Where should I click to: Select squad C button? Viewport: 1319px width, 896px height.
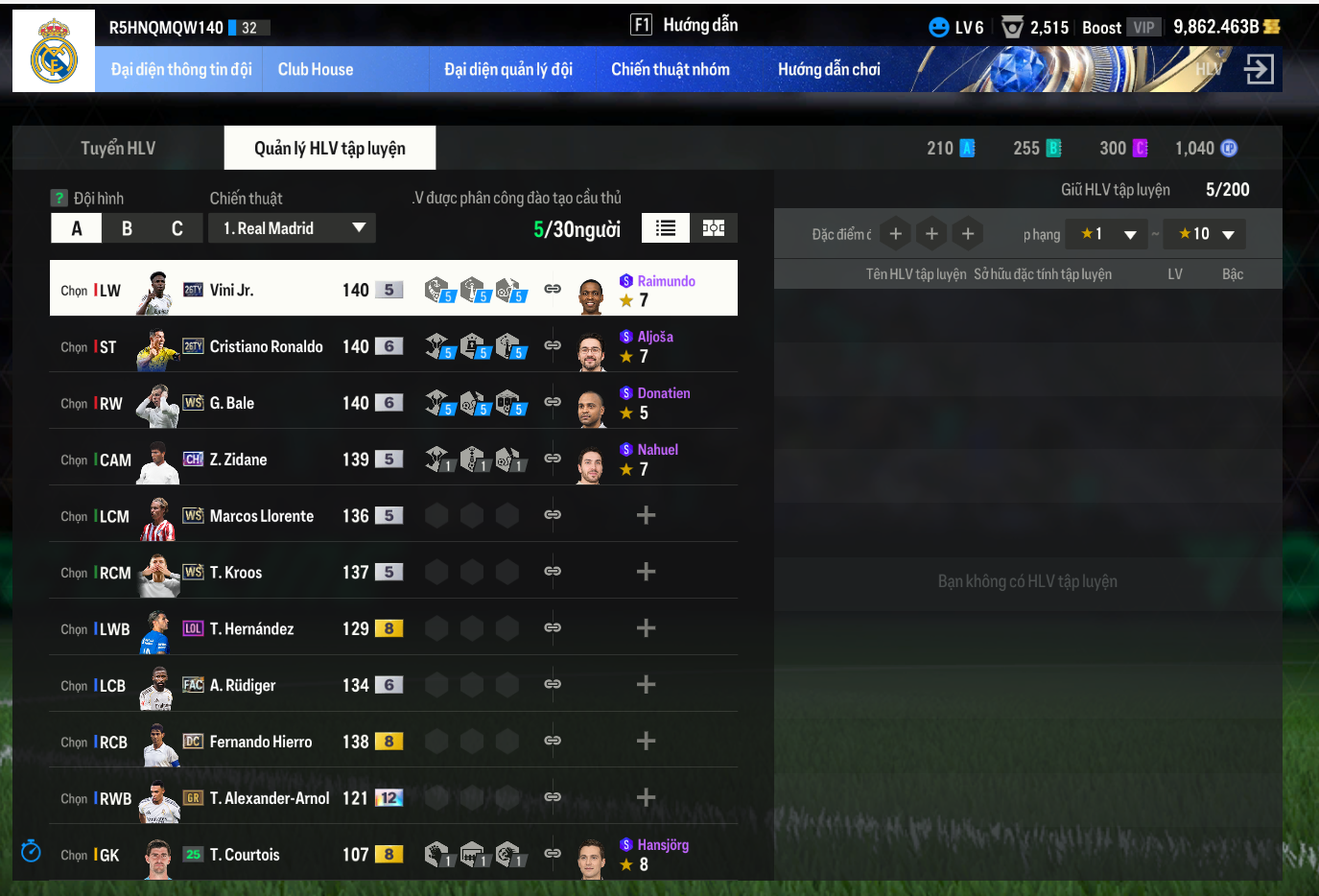coord(177,228)
